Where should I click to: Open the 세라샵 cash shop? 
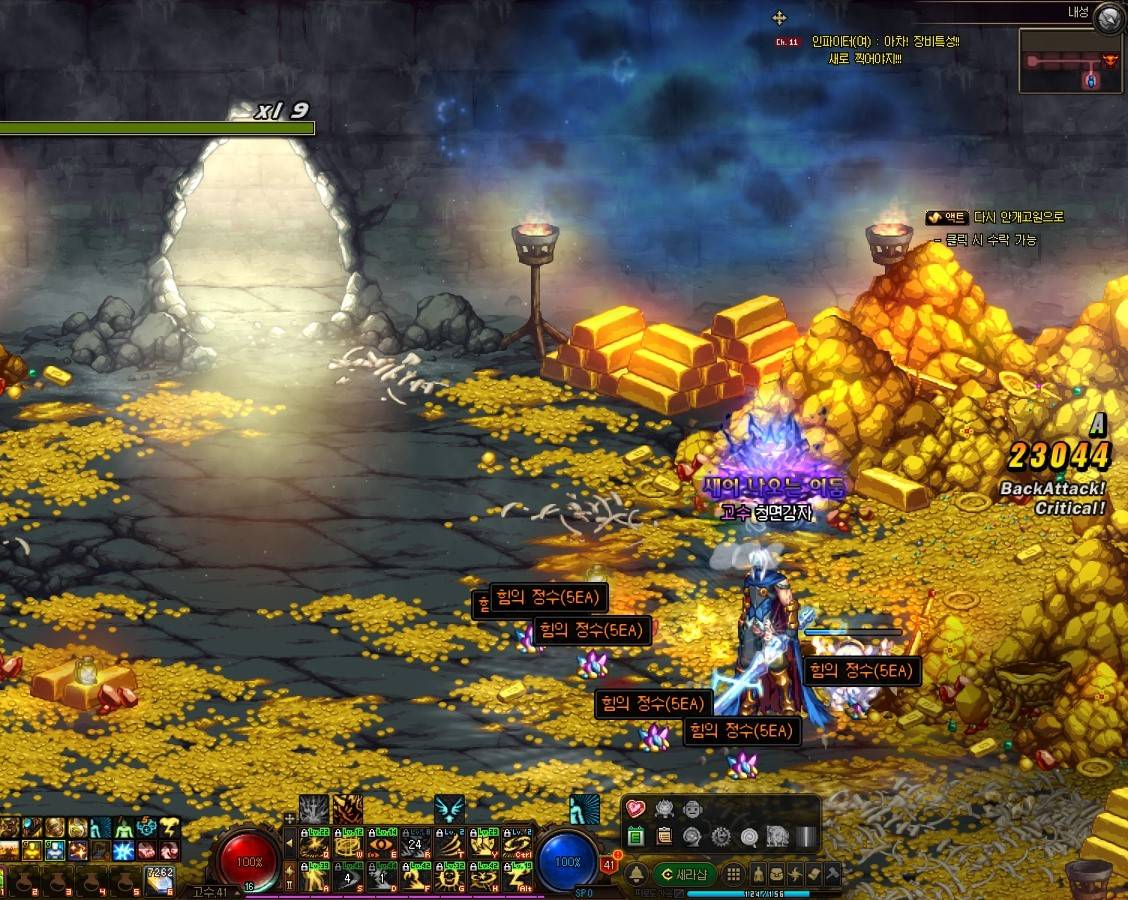(684, 874)
